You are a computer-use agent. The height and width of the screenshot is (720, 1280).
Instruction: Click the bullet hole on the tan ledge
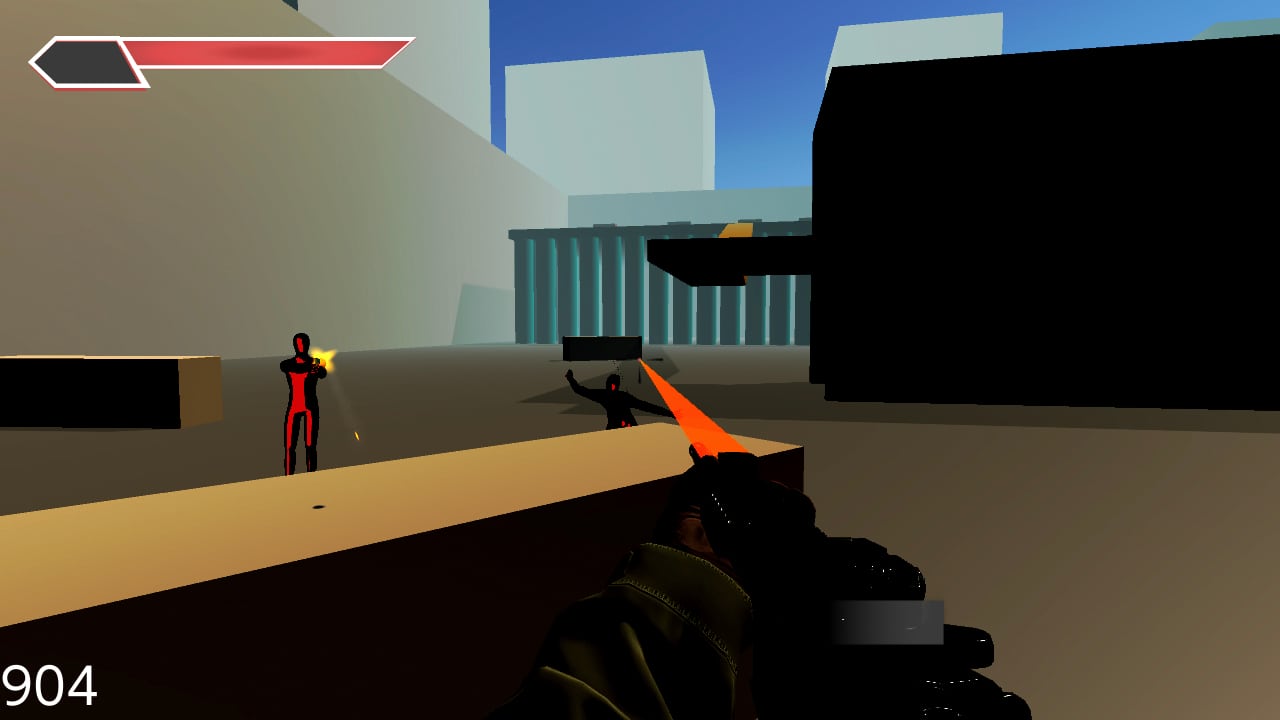pyautogui.click(x=321, y=507)
